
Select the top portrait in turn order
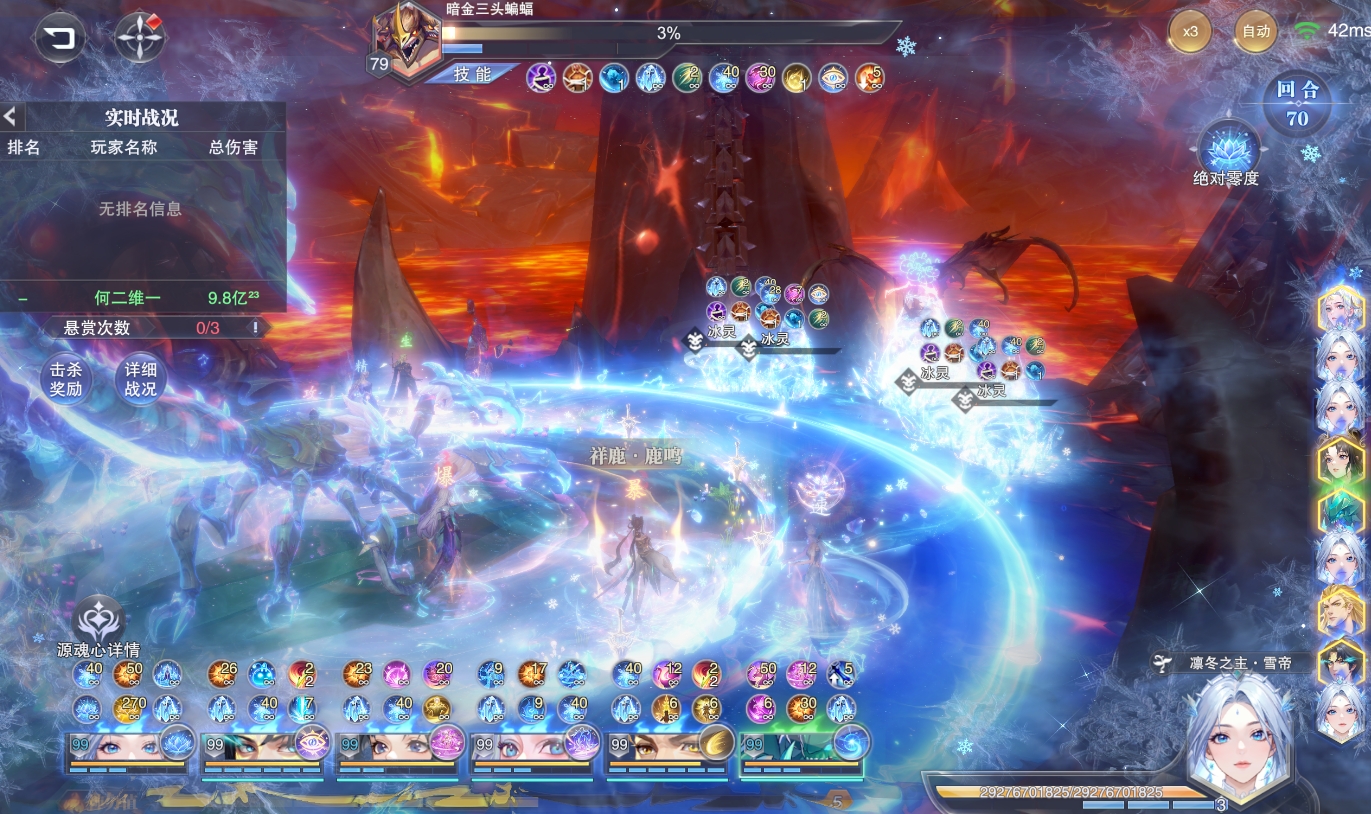pos(1340,309)
